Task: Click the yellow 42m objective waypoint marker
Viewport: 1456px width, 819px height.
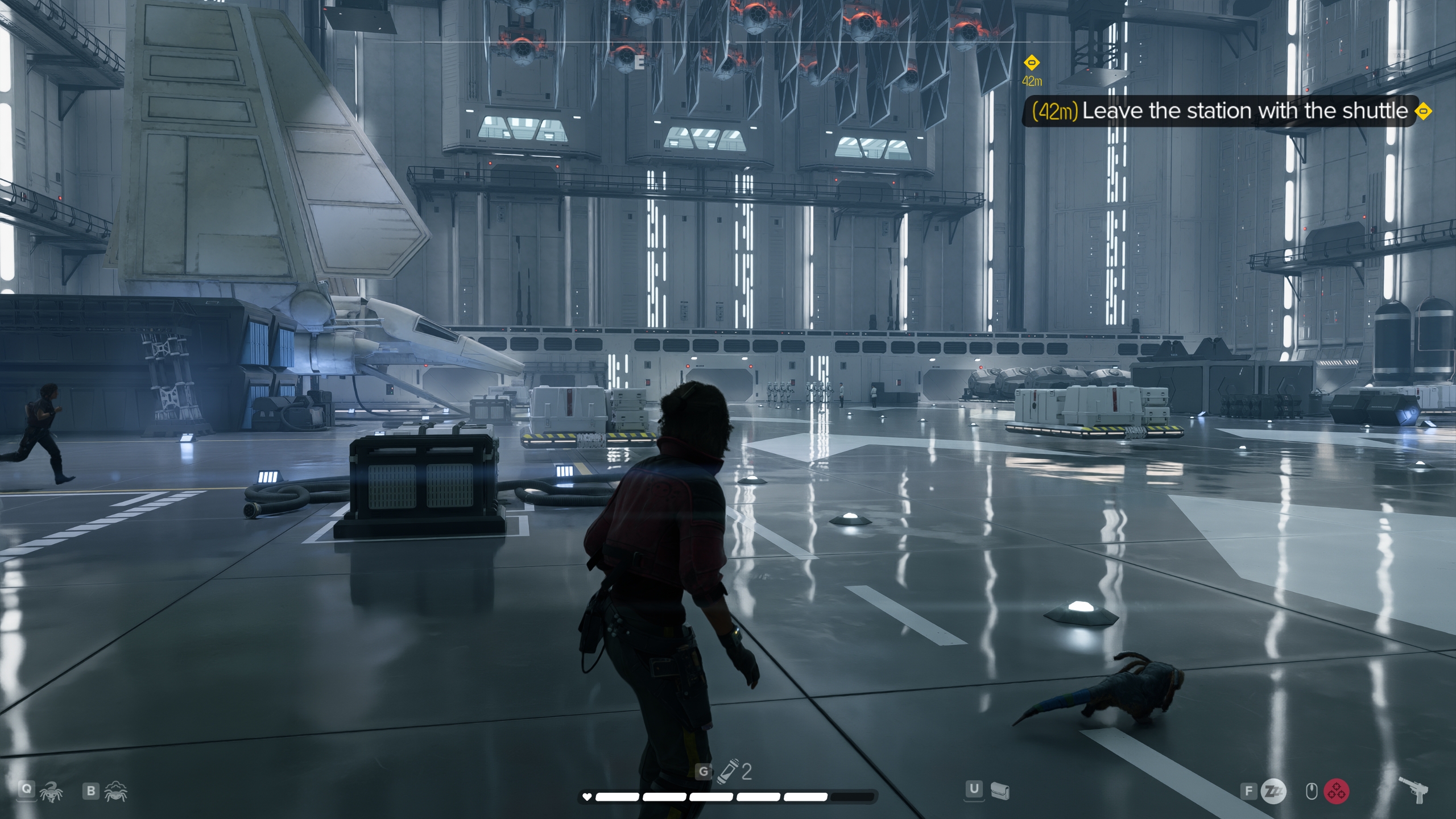Action: click(1032, 63)
